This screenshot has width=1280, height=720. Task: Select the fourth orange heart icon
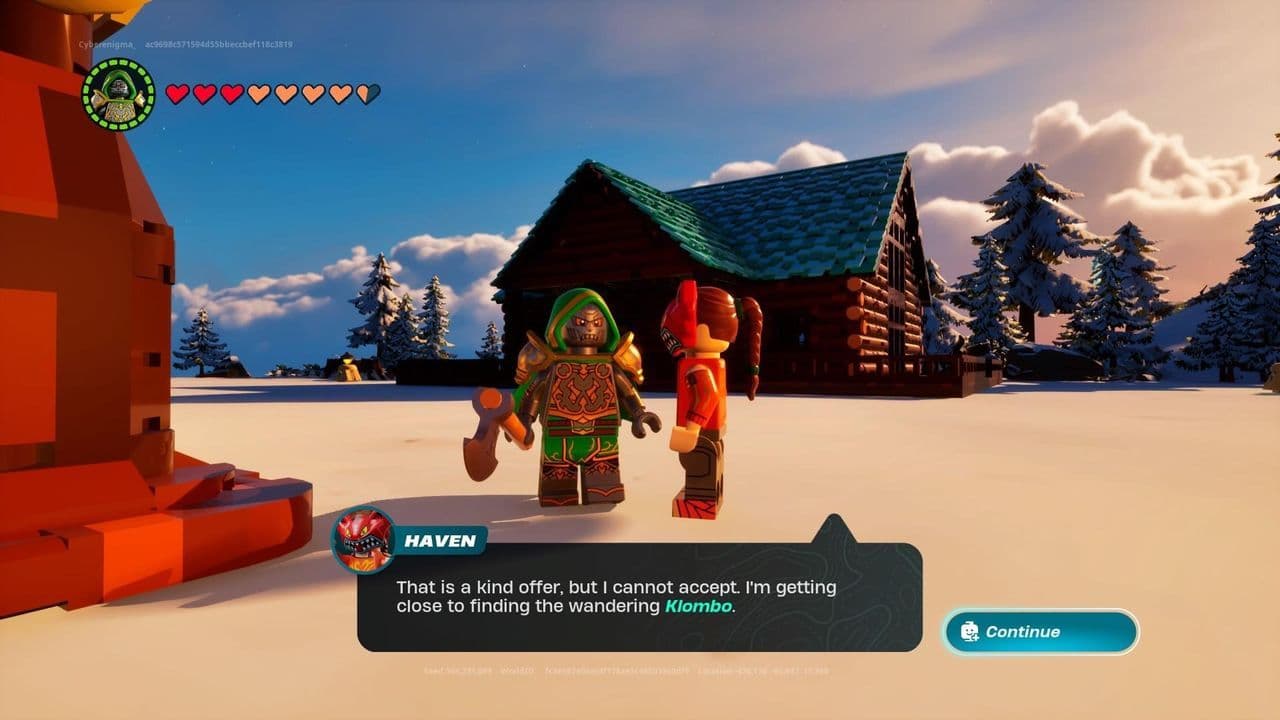point(258,95)
